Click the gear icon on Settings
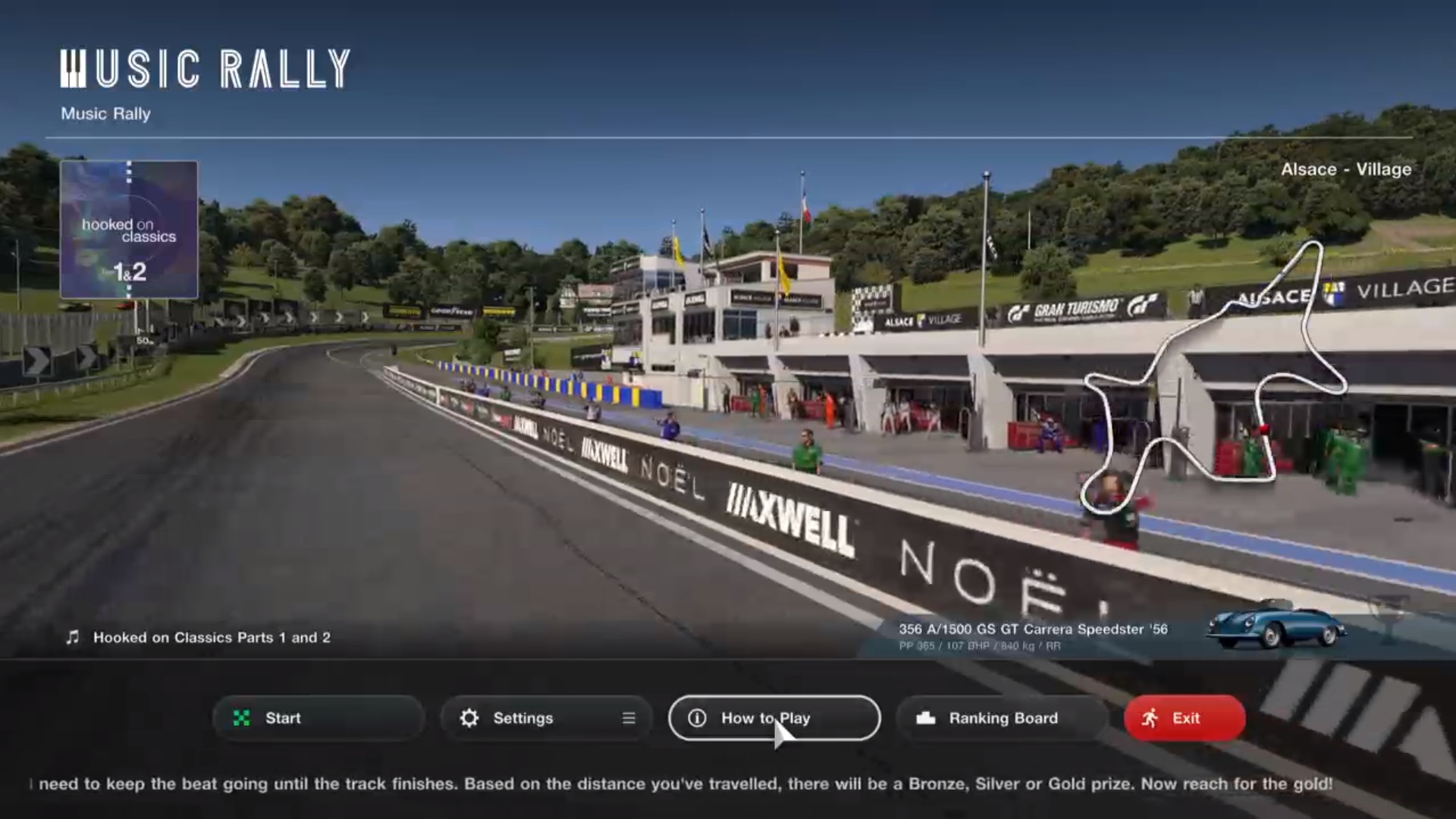The width and height of the screenshot is (1456, 819). (x=470, y=718)
